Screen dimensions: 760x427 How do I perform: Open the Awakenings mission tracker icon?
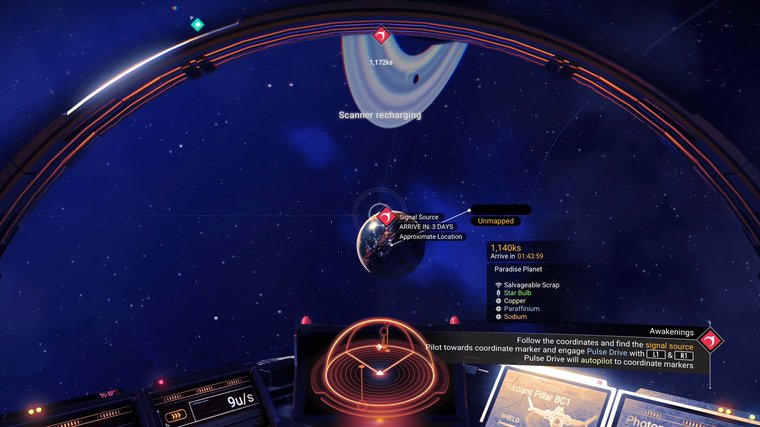coord(710,341)
